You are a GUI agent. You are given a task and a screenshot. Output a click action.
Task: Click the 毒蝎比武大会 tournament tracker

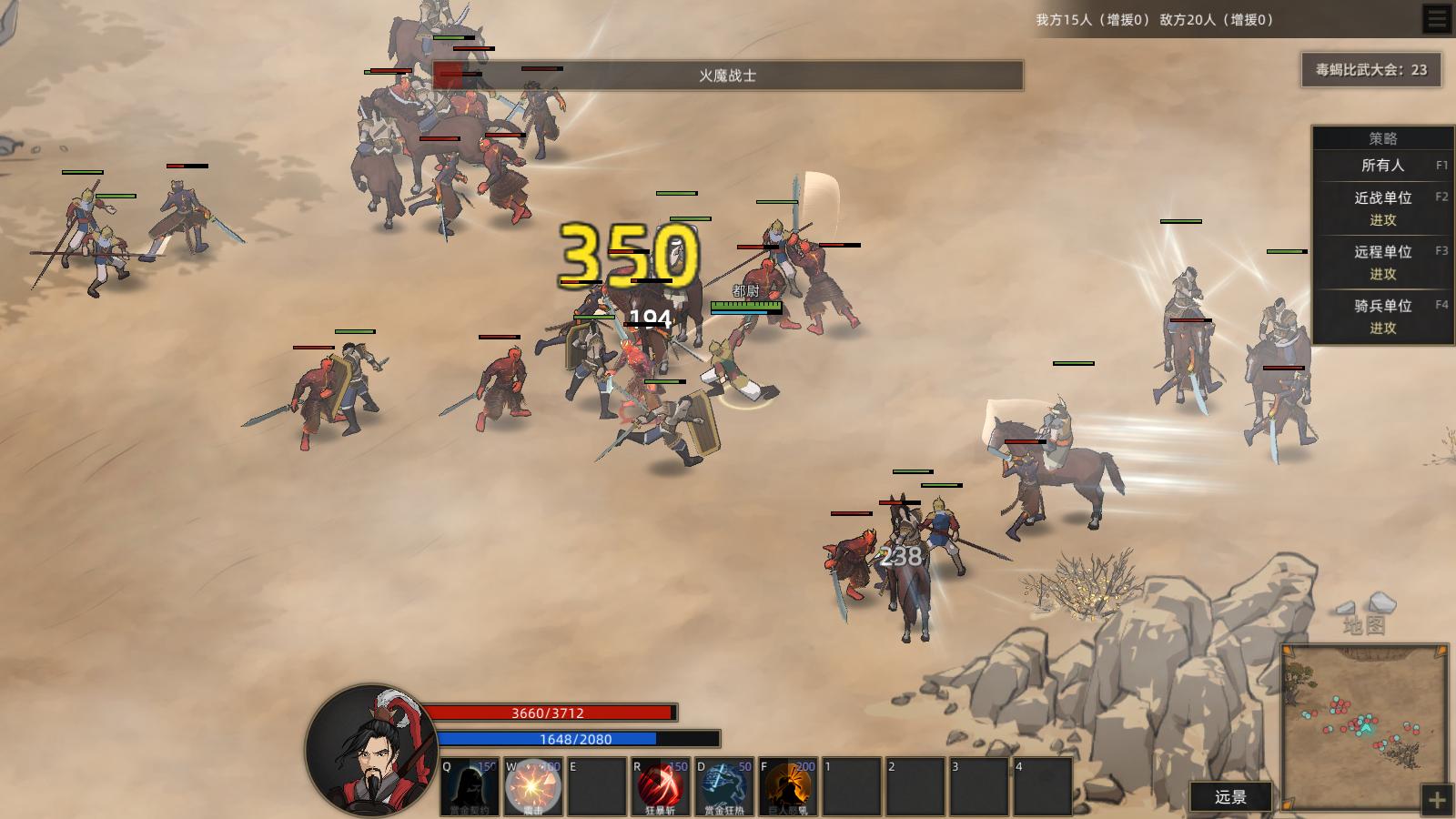point(1371,70)
